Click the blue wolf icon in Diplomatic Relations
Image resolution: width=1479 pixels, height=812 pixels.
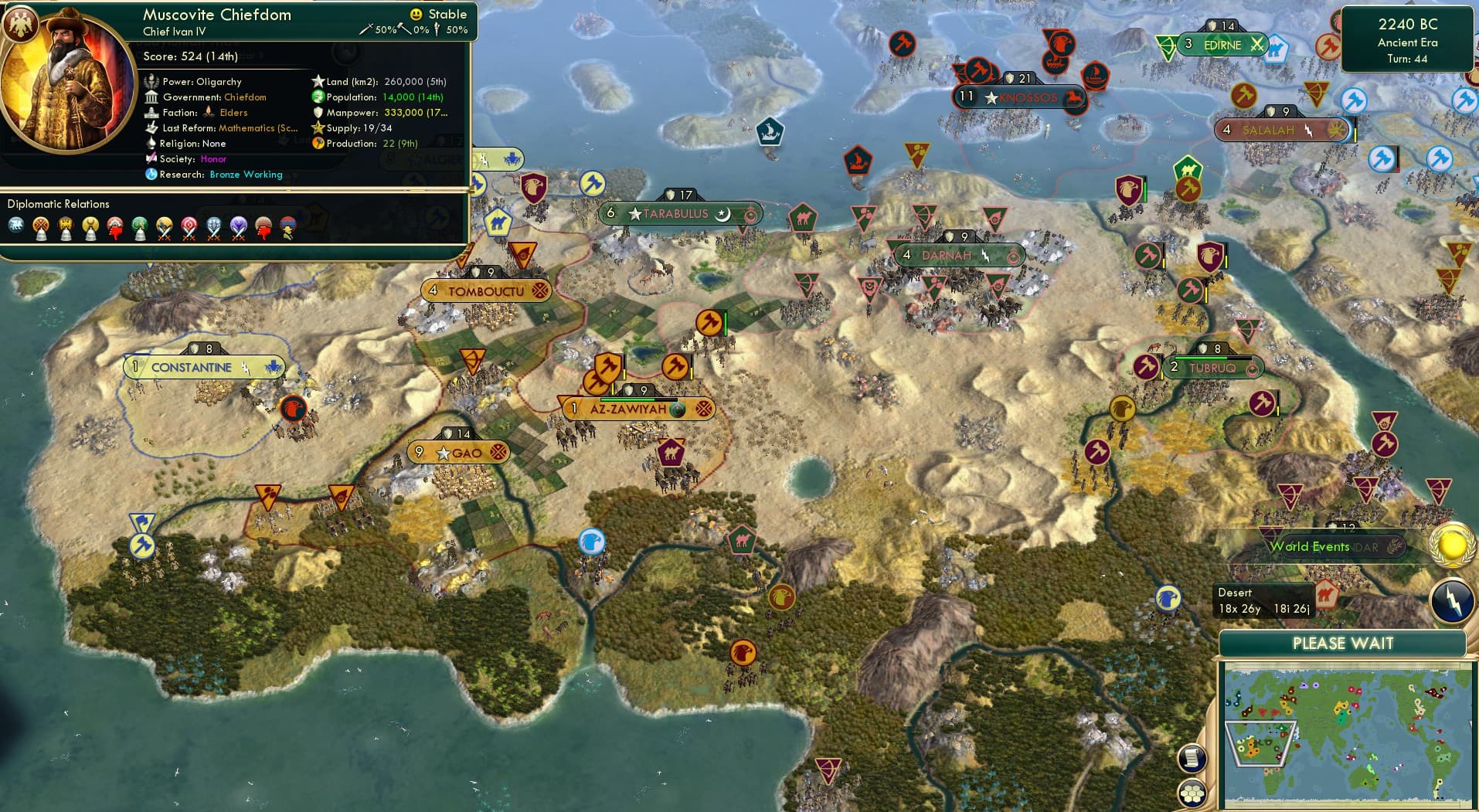click(17, 226)
